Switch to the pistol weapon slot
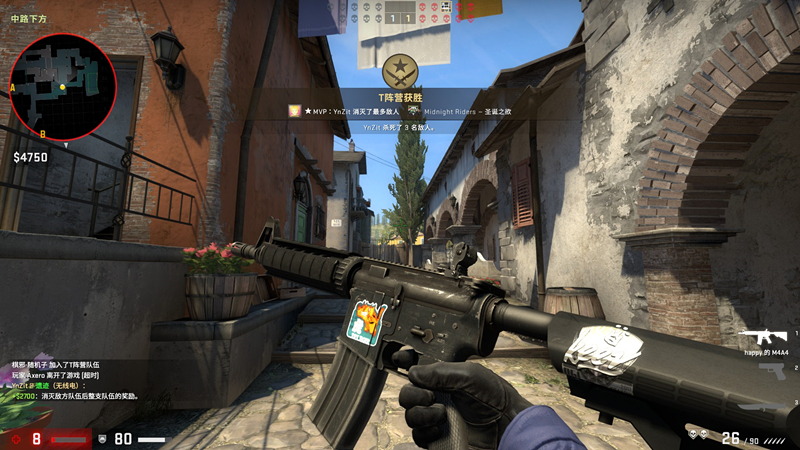This screenshot has width=800, height=450. [x=770, y=371]
